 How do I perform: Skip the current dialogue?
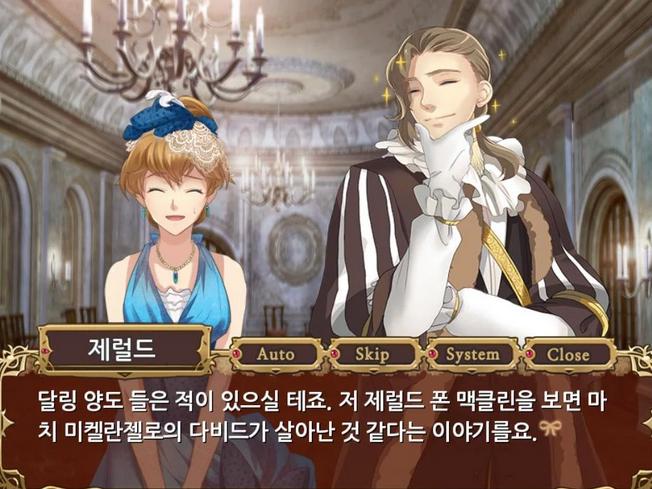[372, 354]
